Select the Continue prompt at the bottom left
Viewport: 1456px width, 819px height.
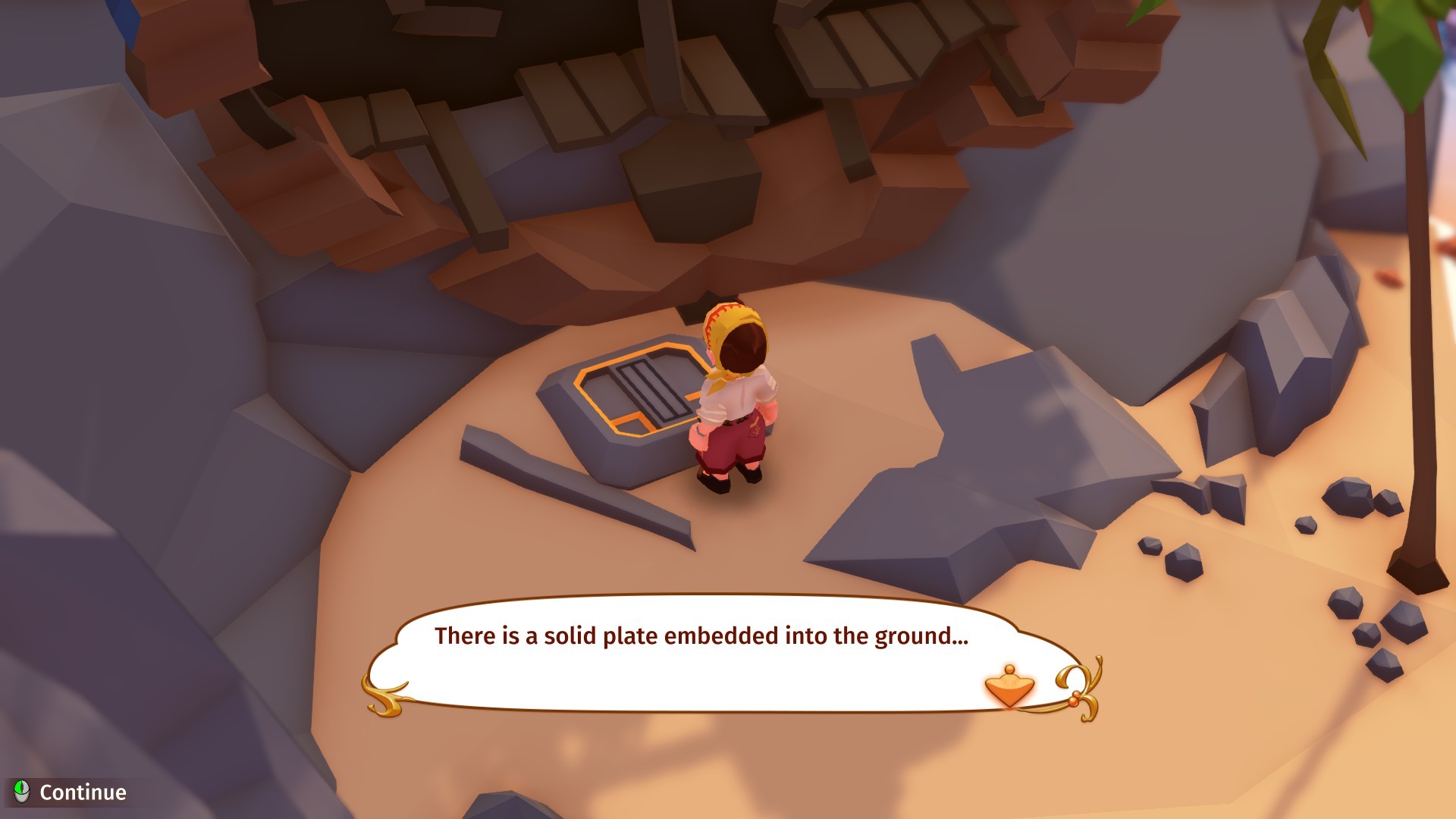coord(83,793)
